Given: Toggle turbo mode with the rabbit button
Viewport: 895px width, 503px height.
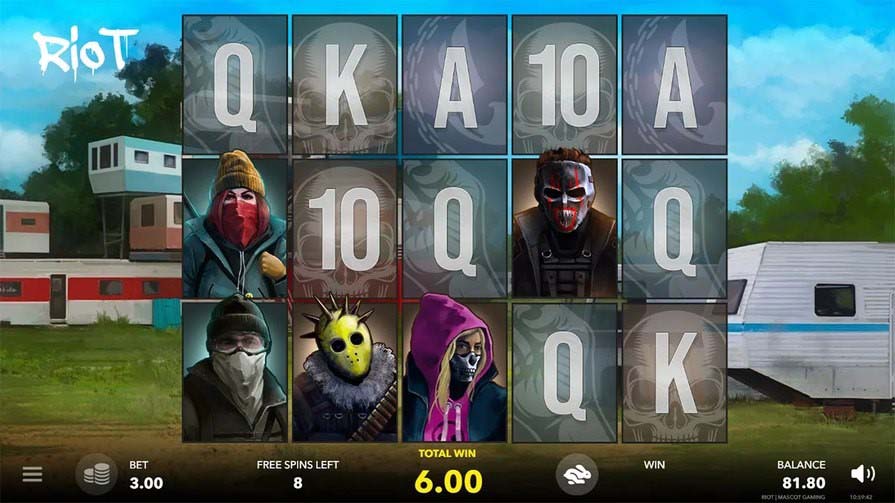Looking at the screenshot, I should [x=577, y=474].
